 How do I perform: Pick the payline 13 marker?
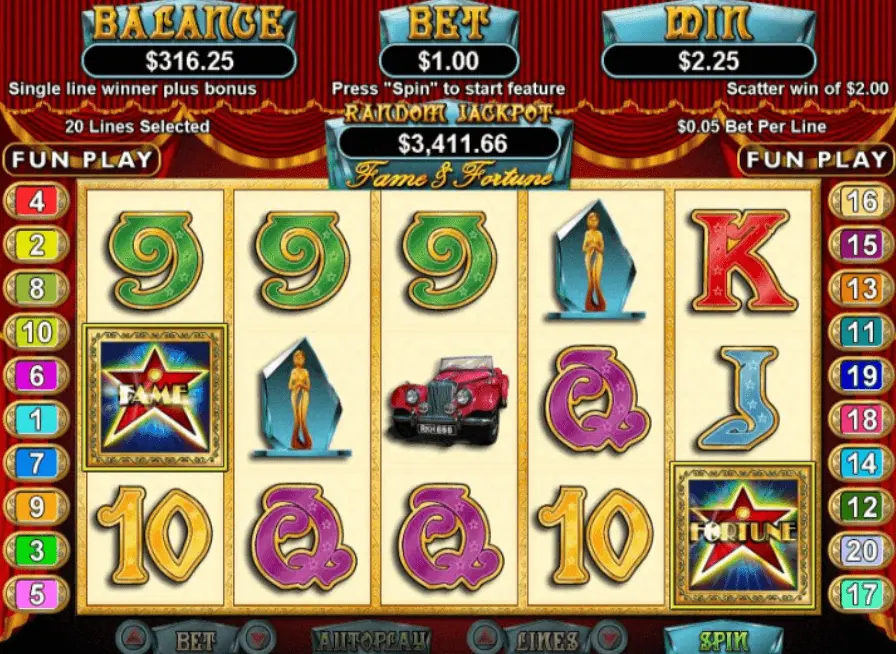pos(861,289)
